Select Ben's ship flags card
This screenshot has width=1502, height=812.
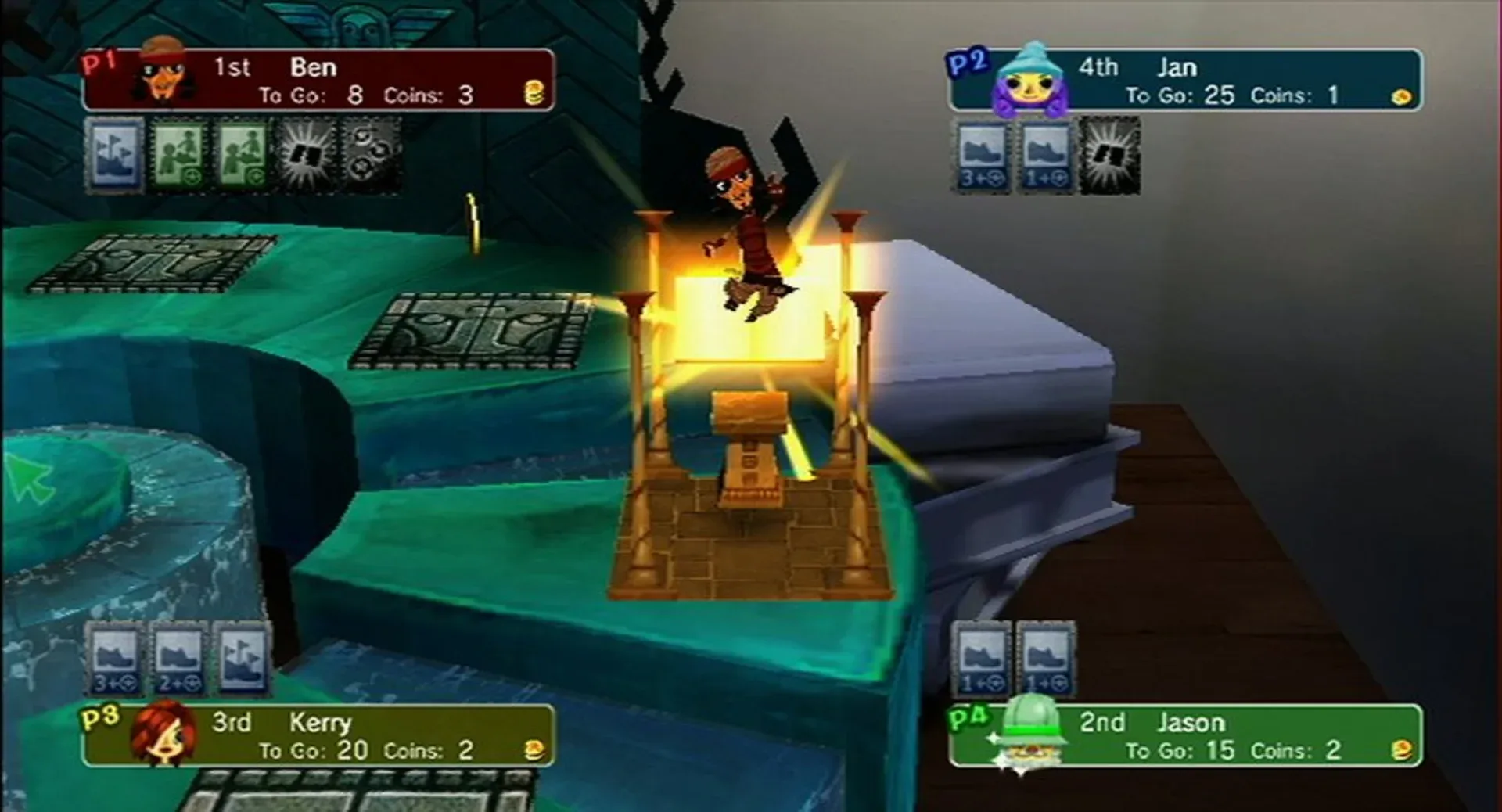click(113, 156)
